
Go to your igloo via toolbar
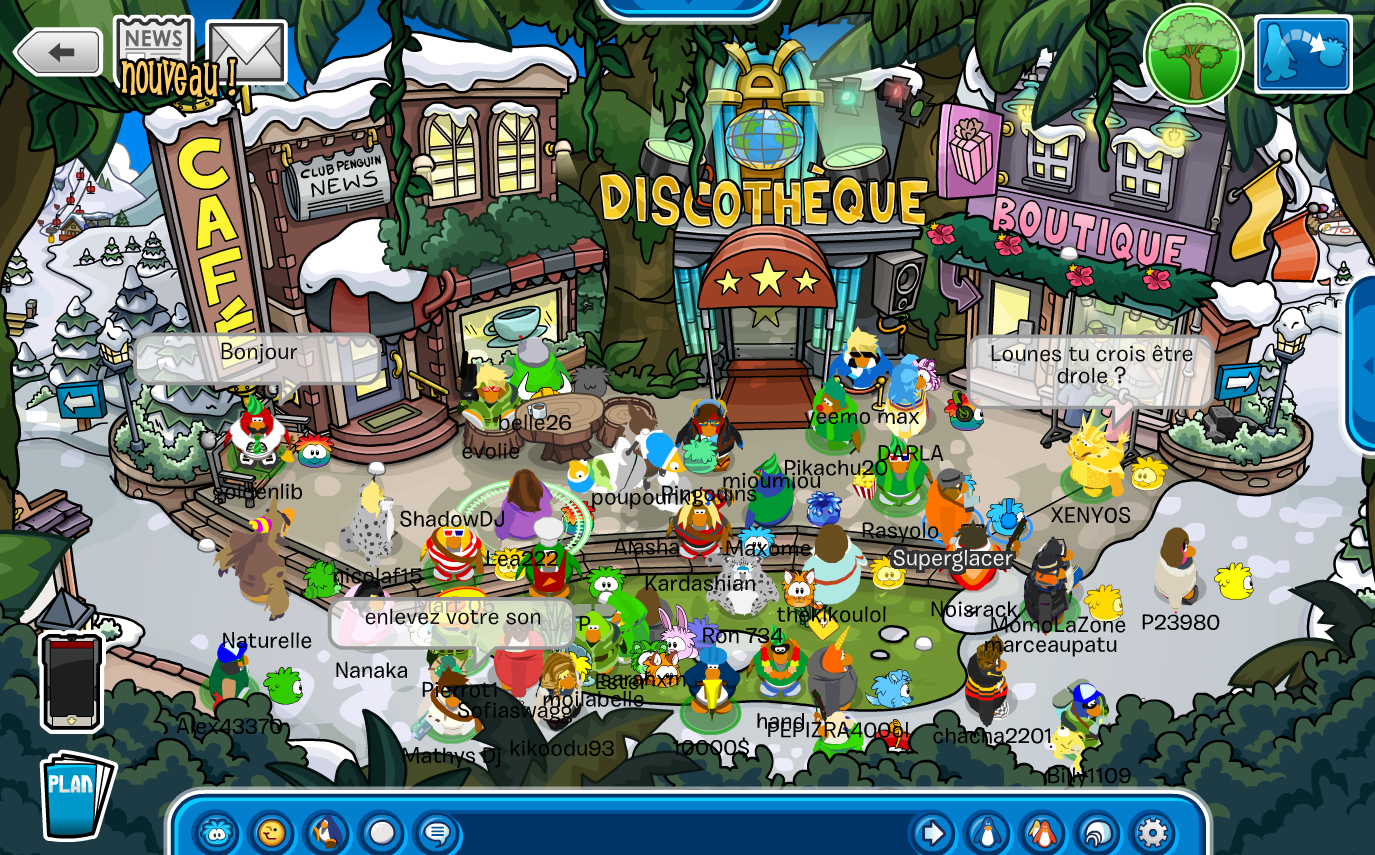pyautogui.click(x=1097, y=832)
